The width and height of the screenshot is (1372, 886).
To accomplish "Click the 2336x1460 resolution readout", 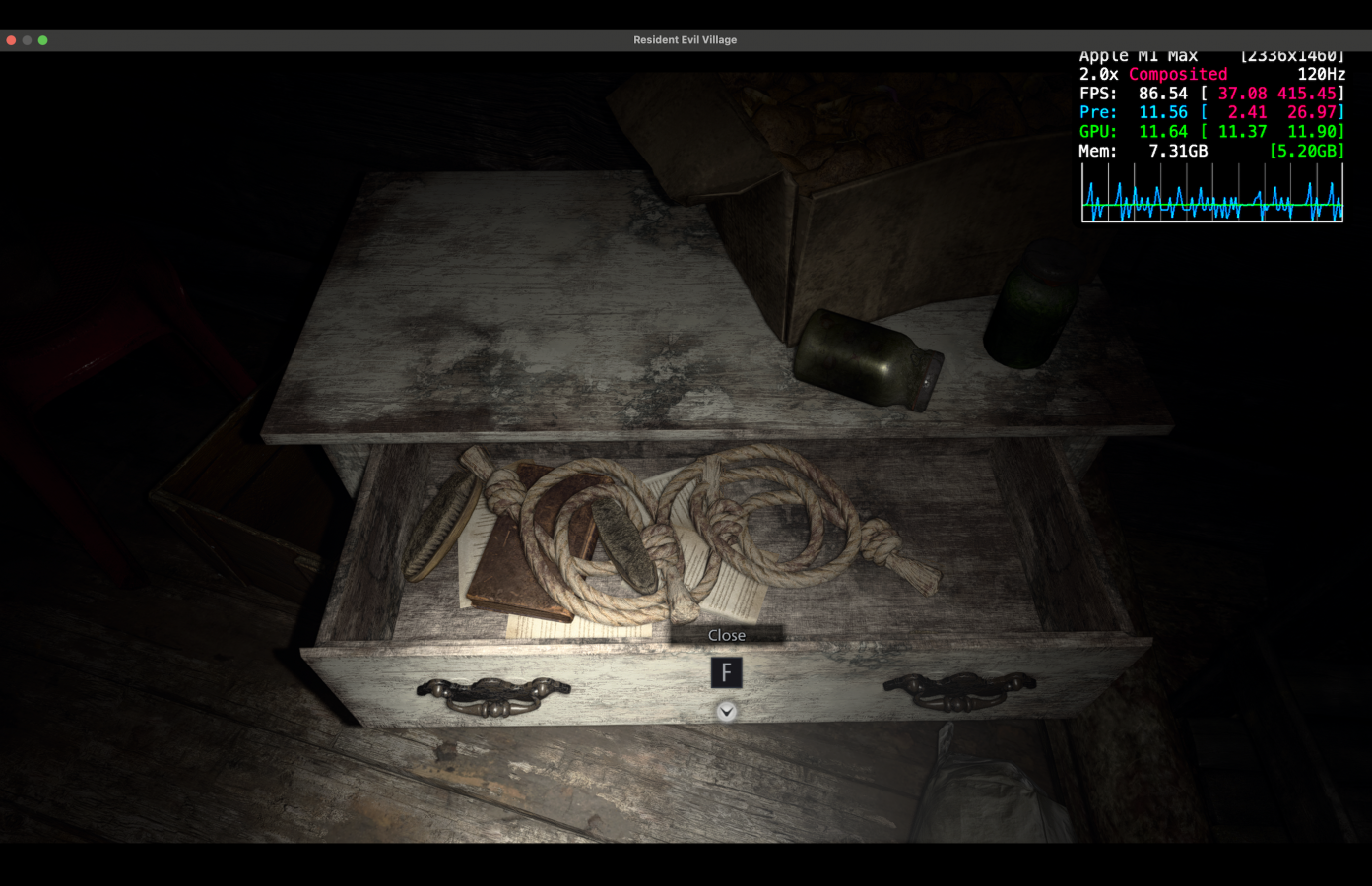I will [1291, 55].
